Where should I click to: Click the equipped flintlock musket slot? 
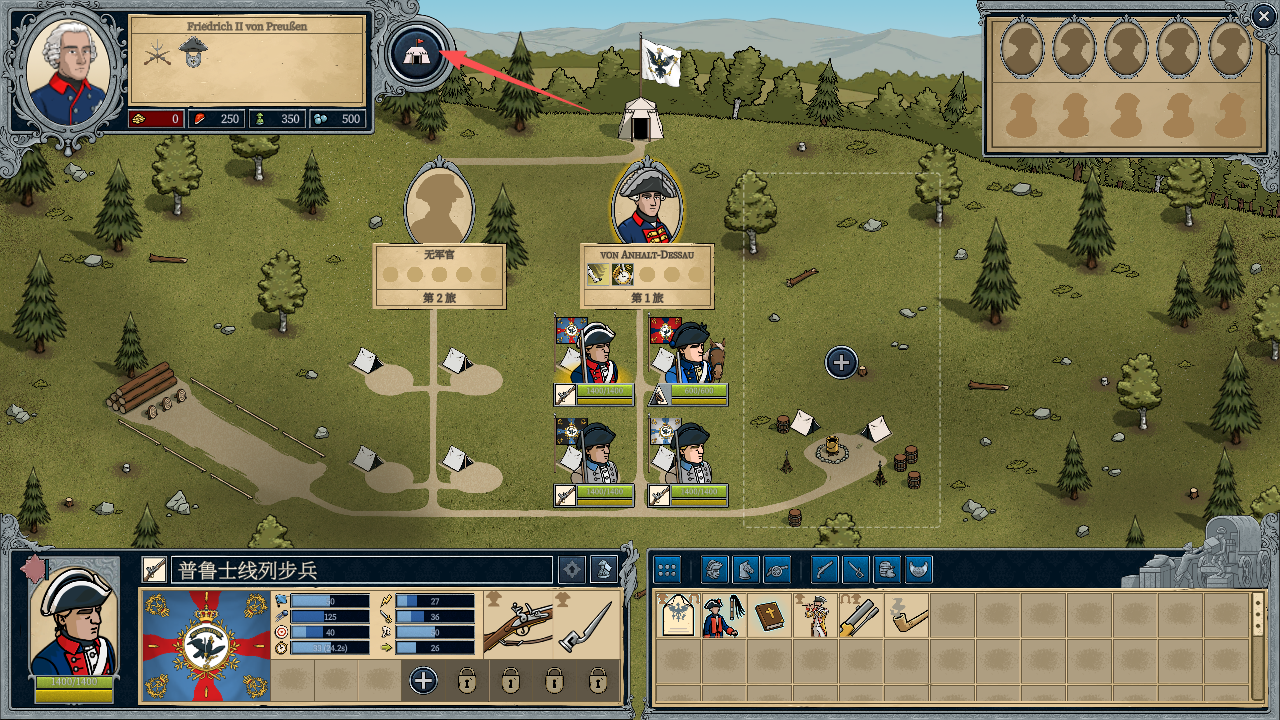pyautogui.click(x=518, y=624)
